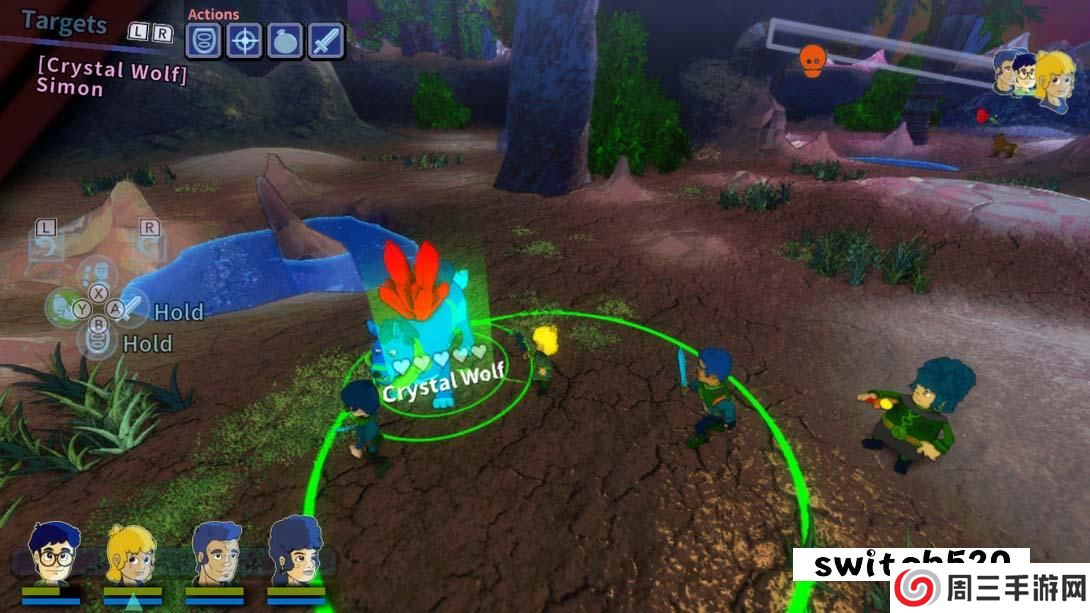Select the shield defend action icon
This screenshot has width=1090, height=613.
click(x=206, y=42)
